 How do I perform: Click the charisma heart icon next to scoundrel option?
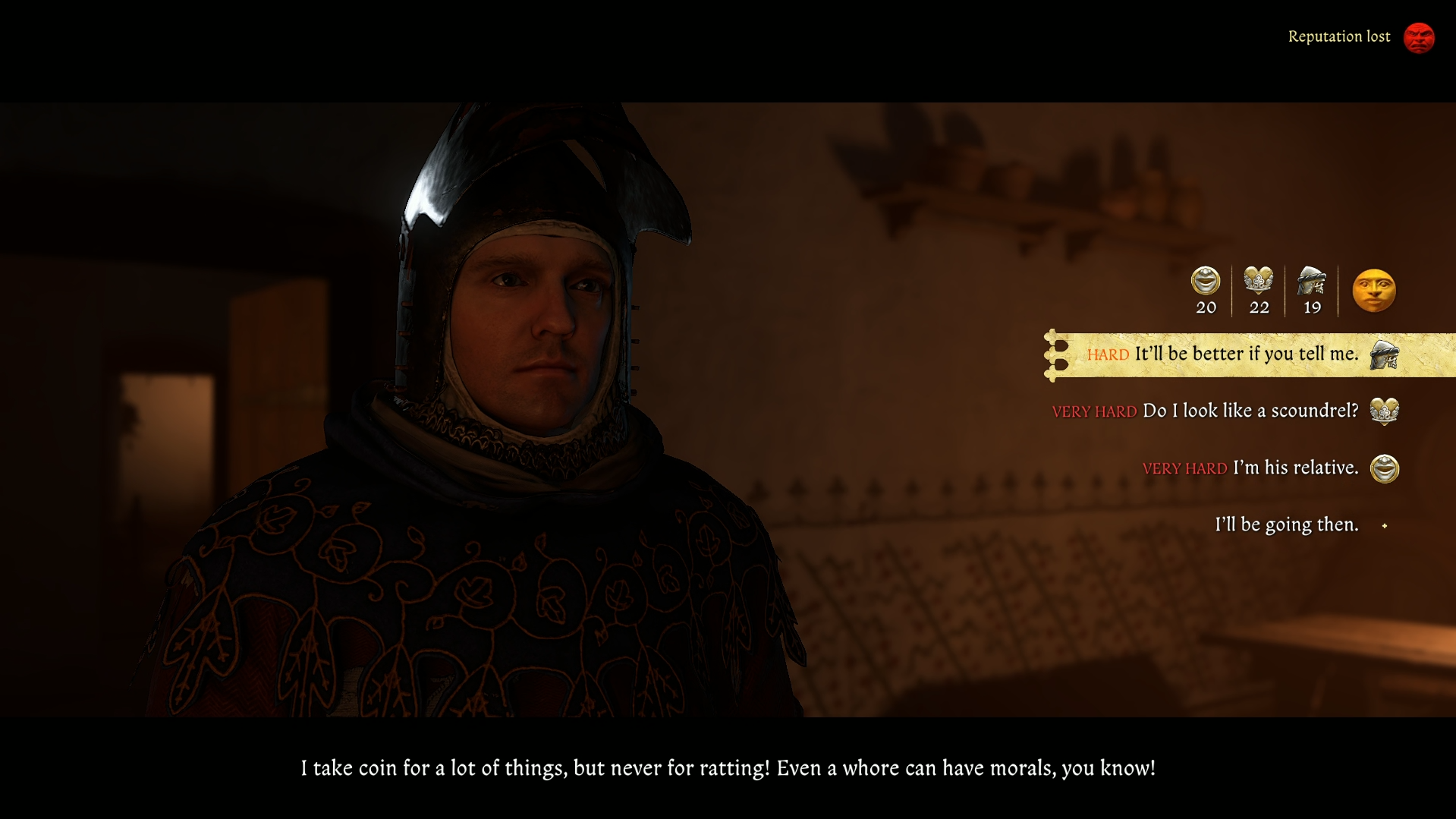coord(1385,410)
